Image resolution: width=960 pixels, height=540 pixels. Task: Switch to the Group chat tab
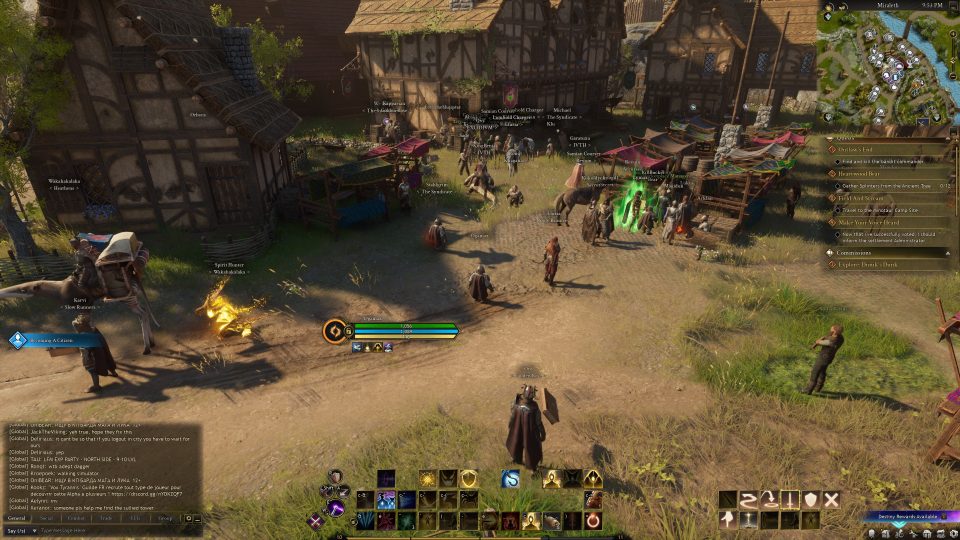coord(165,518)
